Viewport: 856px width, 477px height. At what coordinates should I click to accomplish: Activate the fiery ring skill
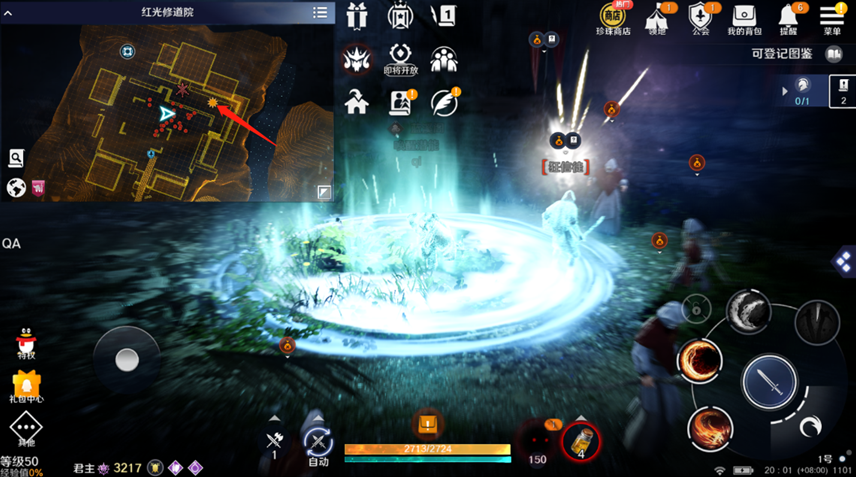(x=699, y=361)
